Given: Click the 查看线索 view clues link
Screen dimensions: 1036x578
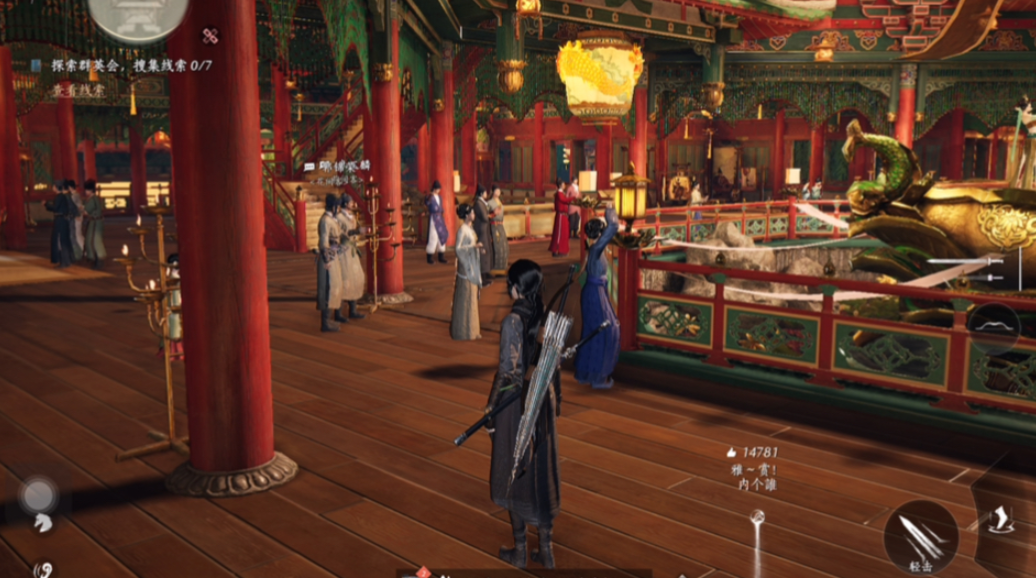Looking at the screenshot, I should [x=78, y=89].
